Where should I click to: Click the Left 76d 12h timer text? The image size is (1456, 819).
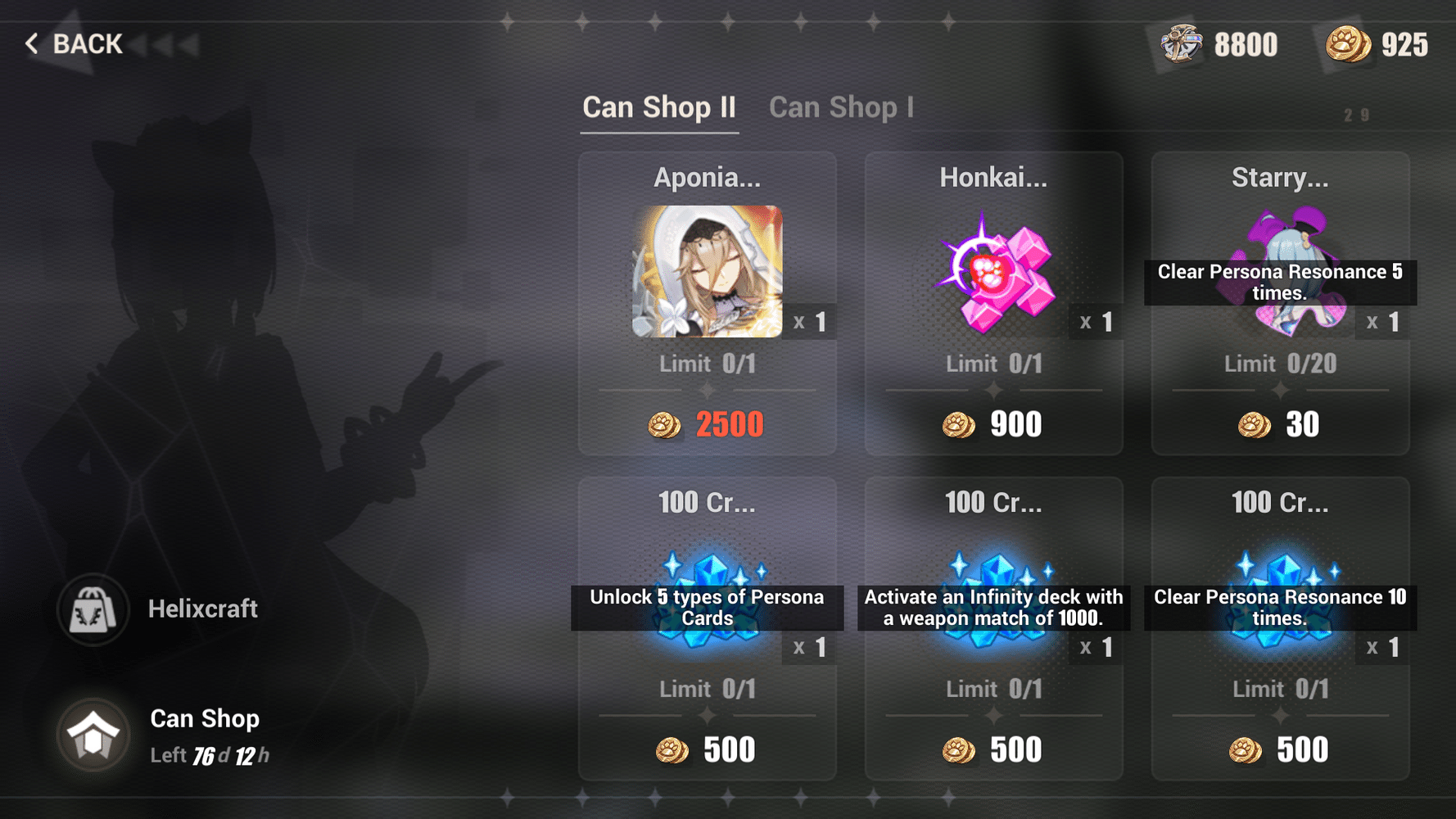tap(210, 754)
